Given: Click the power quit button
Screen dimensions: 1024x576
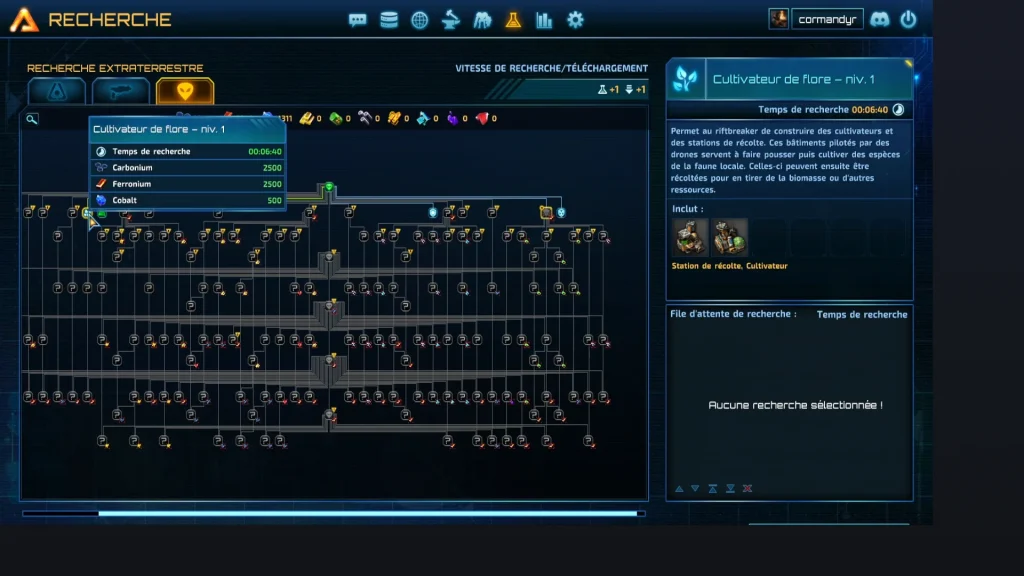Looking at the screenshot, I should [908, 19].
